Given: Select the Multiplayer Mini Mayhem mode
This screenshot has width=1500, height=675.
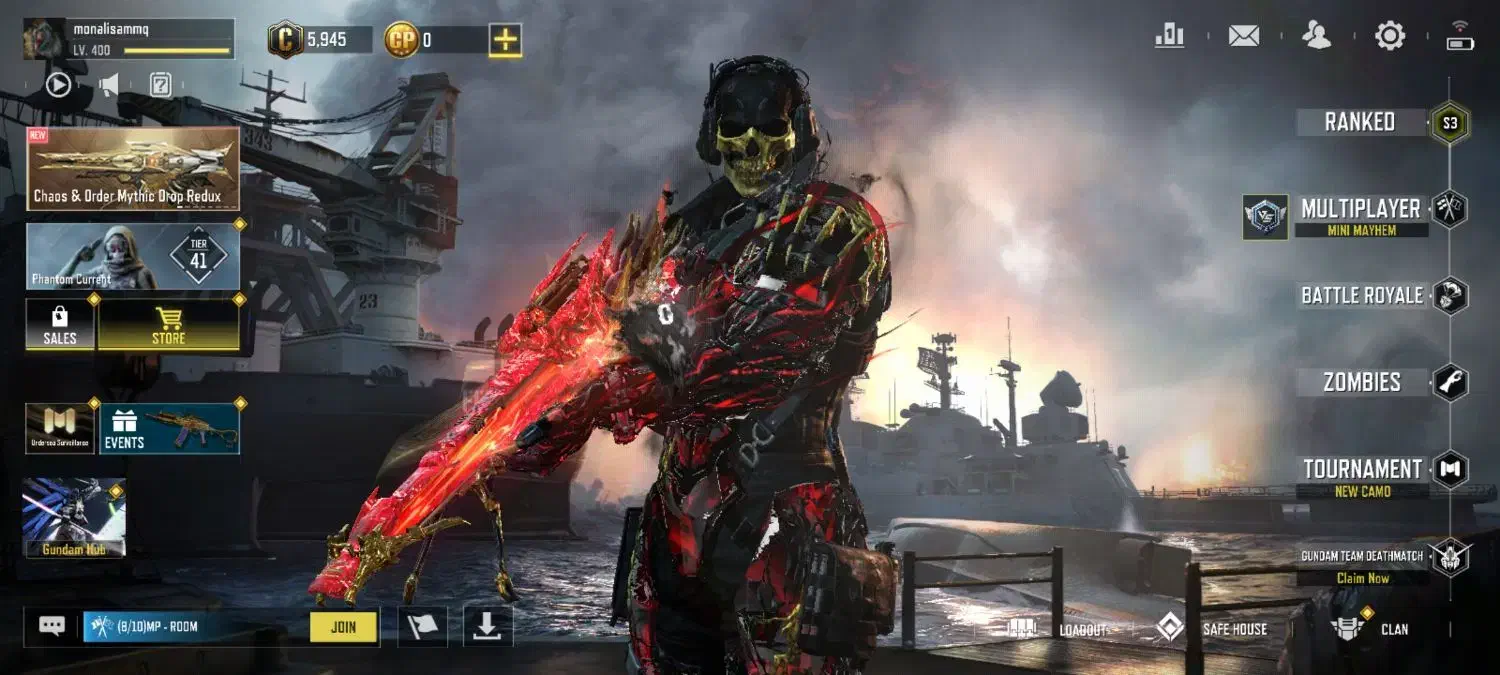Looking at the screenshot, I should 1360,216.
